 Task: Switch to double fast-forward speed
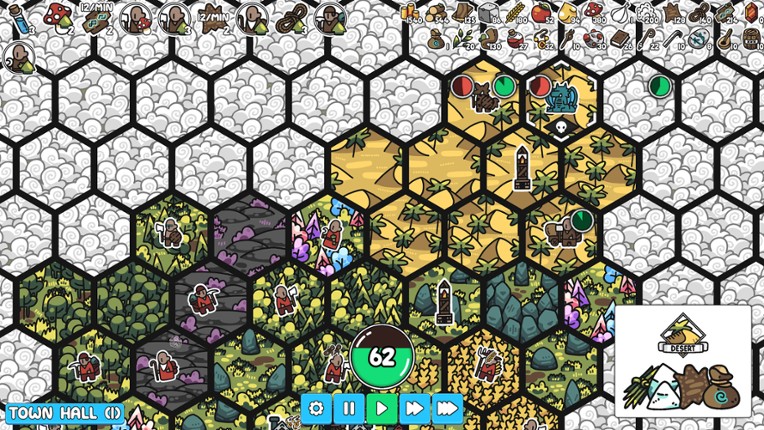click(x=414, y=408)
